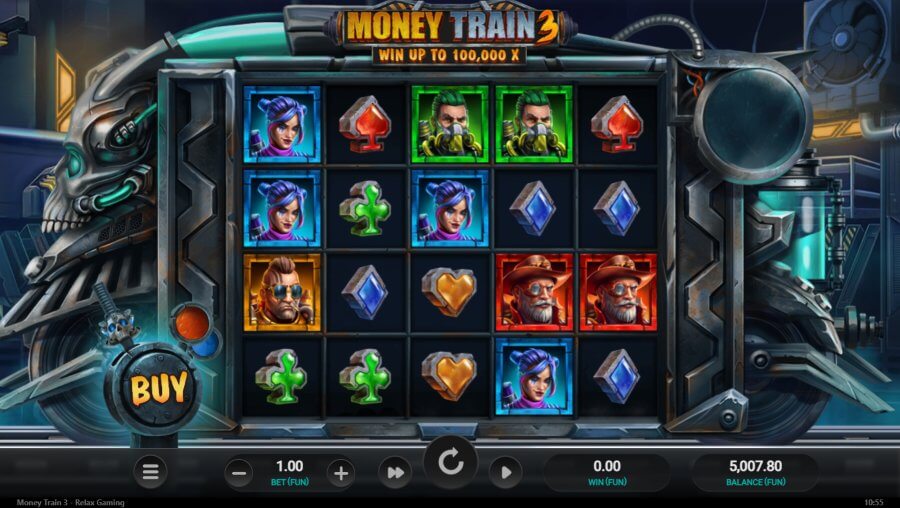Spin the reels
Image resolution: width=900 pixels, height=508 pixels.
pyautogui.click(x=450, y=463)
